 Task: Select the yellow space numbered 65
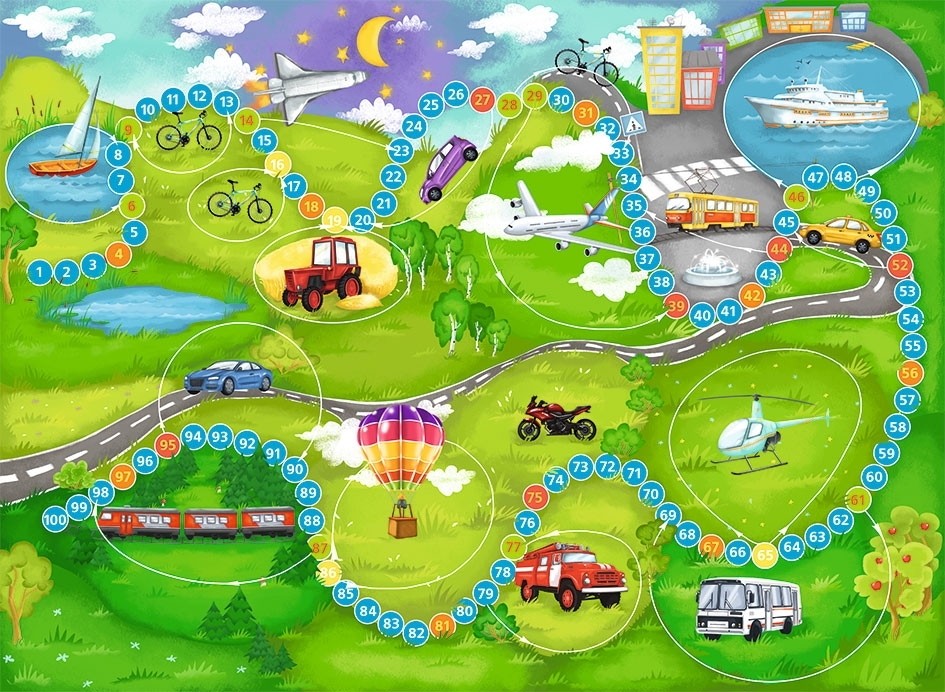765,553
